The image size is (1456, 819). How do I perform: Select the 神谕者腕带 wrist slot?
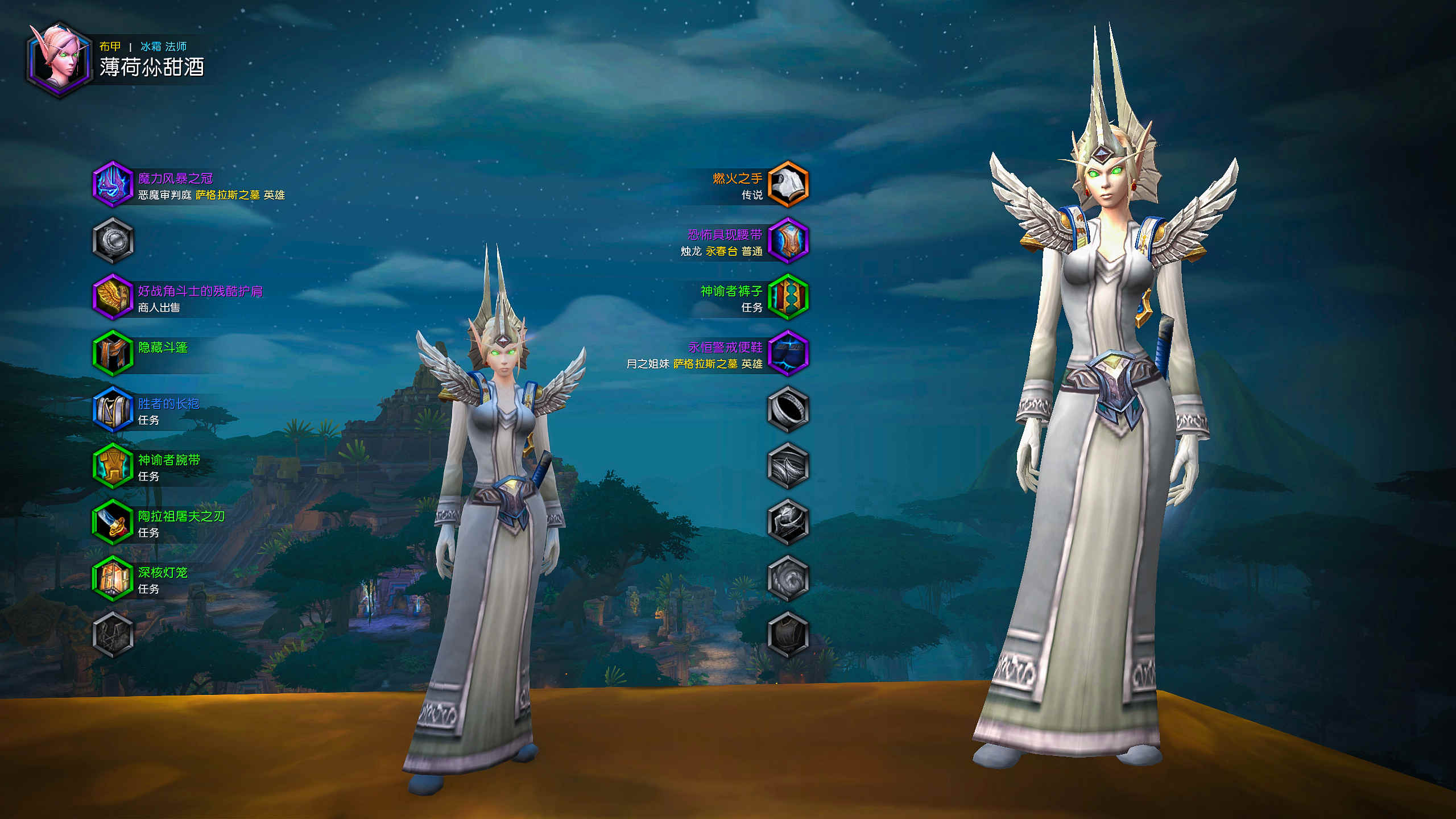click(113, 466)
